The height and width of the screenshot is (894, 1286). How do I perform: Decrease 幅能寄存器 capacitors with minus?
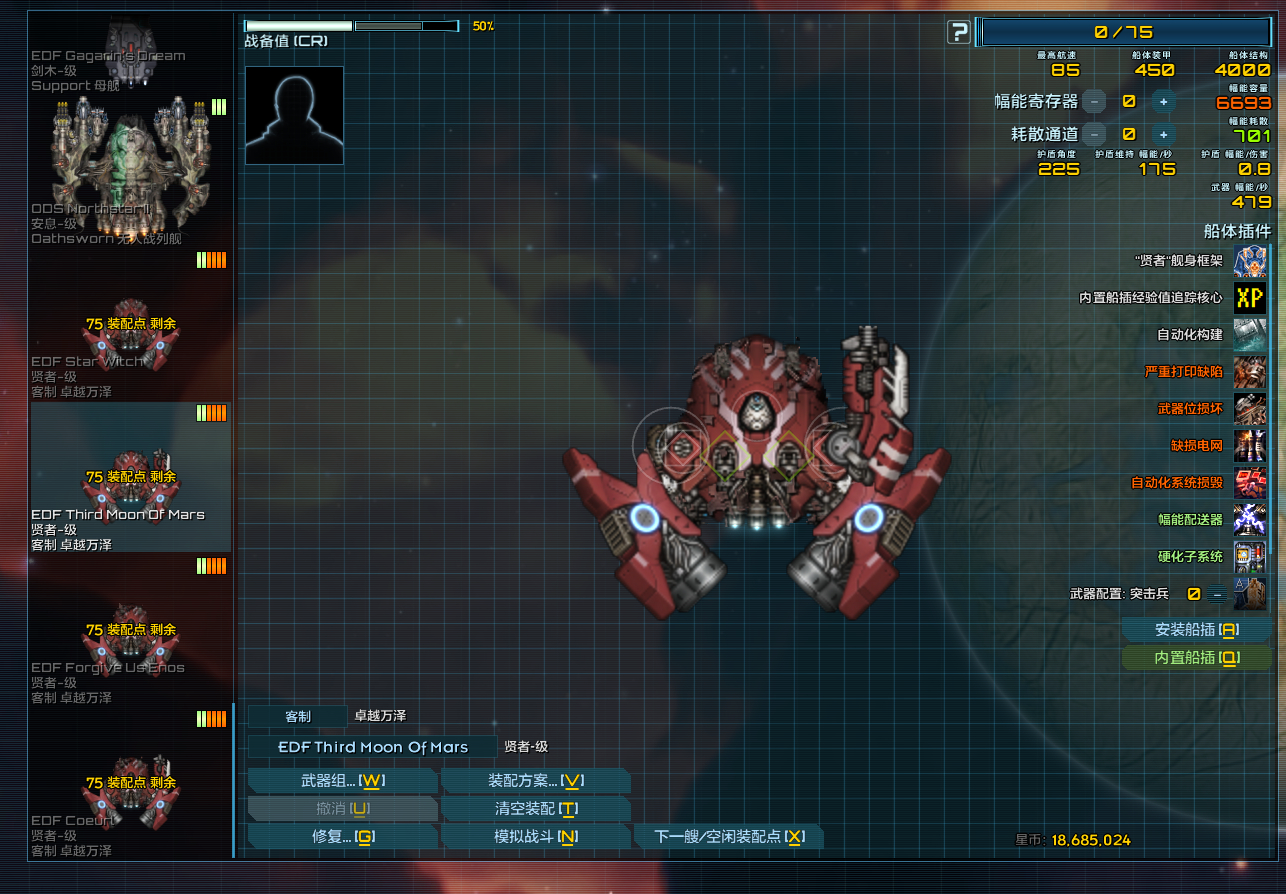(1095, 101)
